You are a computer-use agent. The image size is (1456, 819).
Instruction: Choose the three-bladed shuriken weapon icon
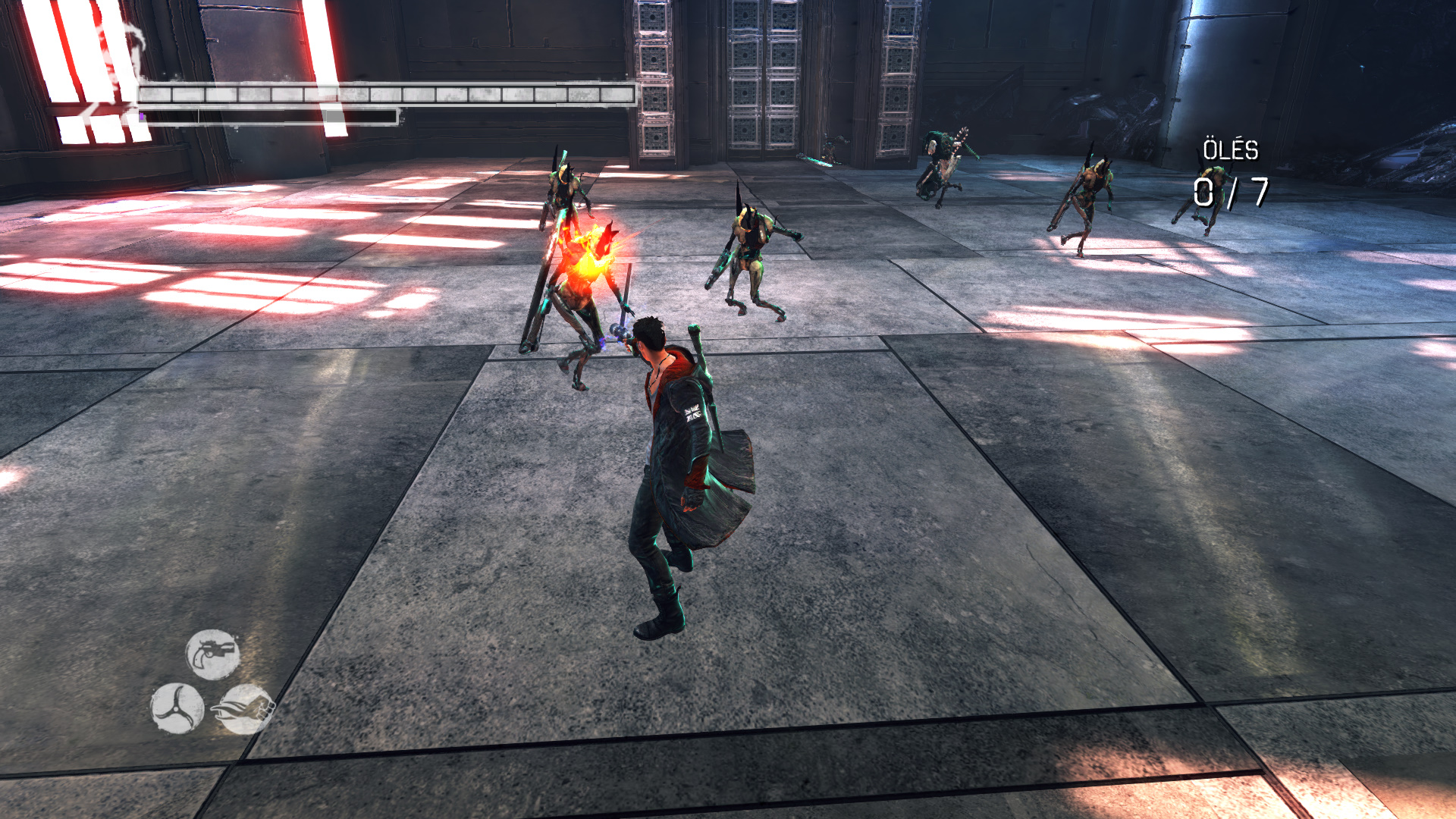[177, 708]
